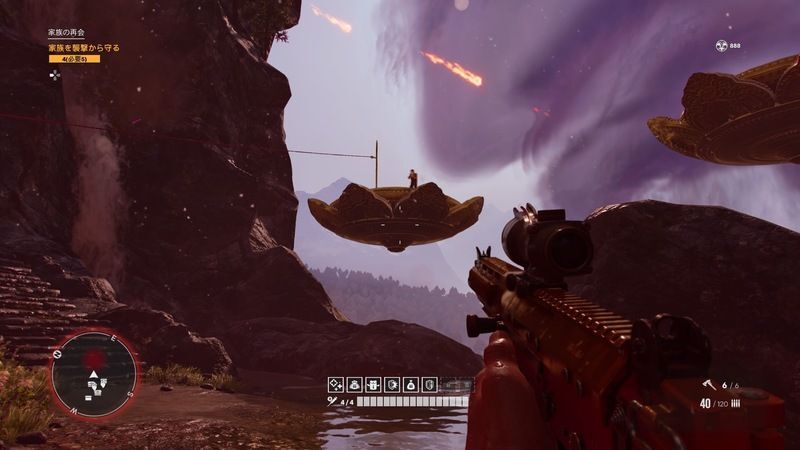Select the 家族を襲撃から守る objective
This screenshot has height=450, width=800.
(x=84, y=46)
